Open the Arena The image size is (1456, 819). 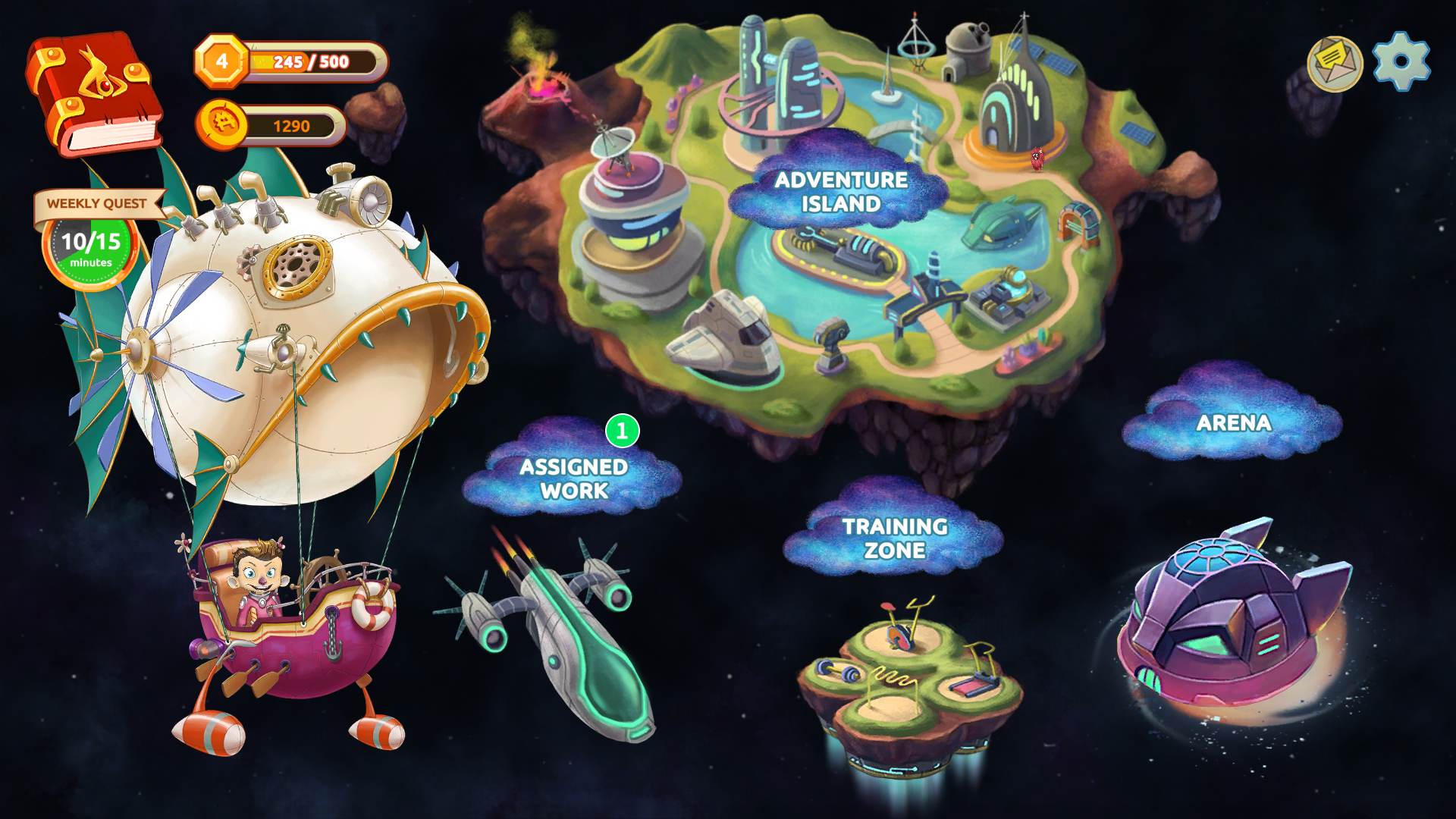pyautogui.click(x=1233, y=422)
